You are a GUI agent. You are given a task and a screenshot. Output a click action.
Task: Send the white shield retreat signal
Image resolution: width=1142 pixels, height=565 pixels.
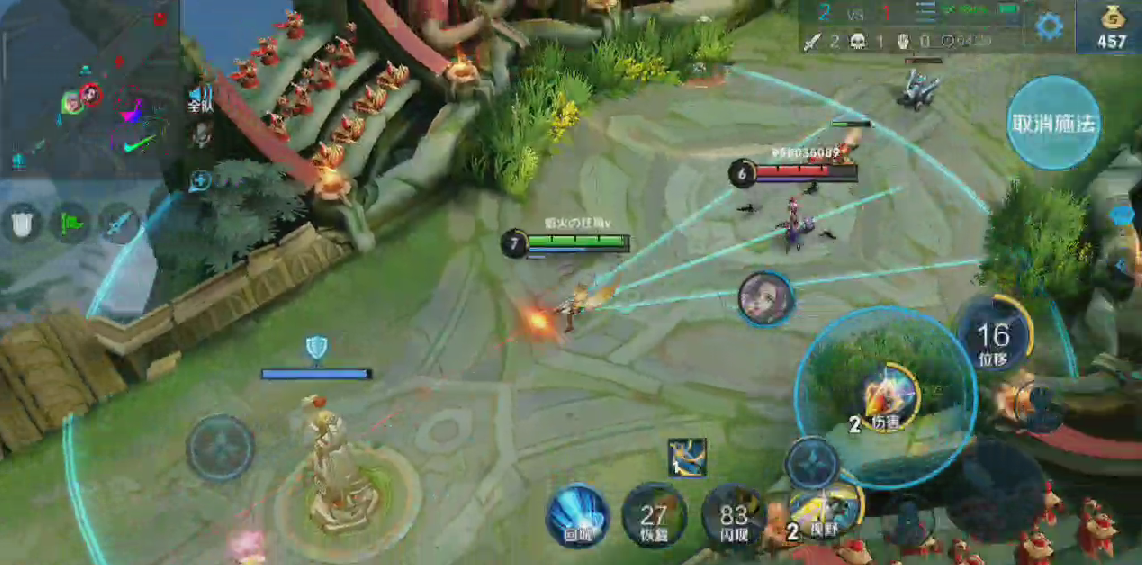pos(24,222)
